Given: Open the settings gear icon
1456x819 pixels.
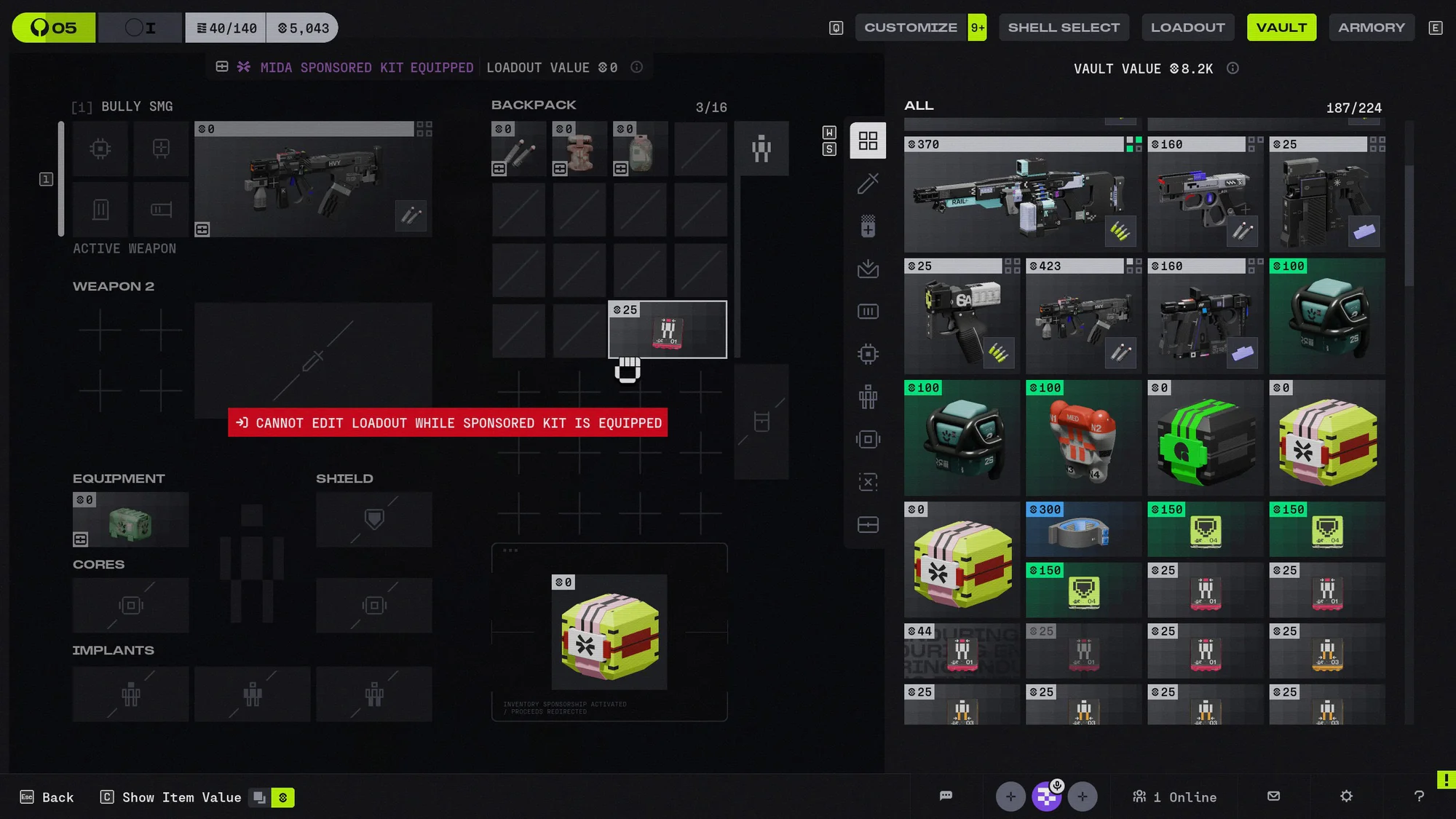Looking at the screenshot, I should click(x=1346, y=796).
